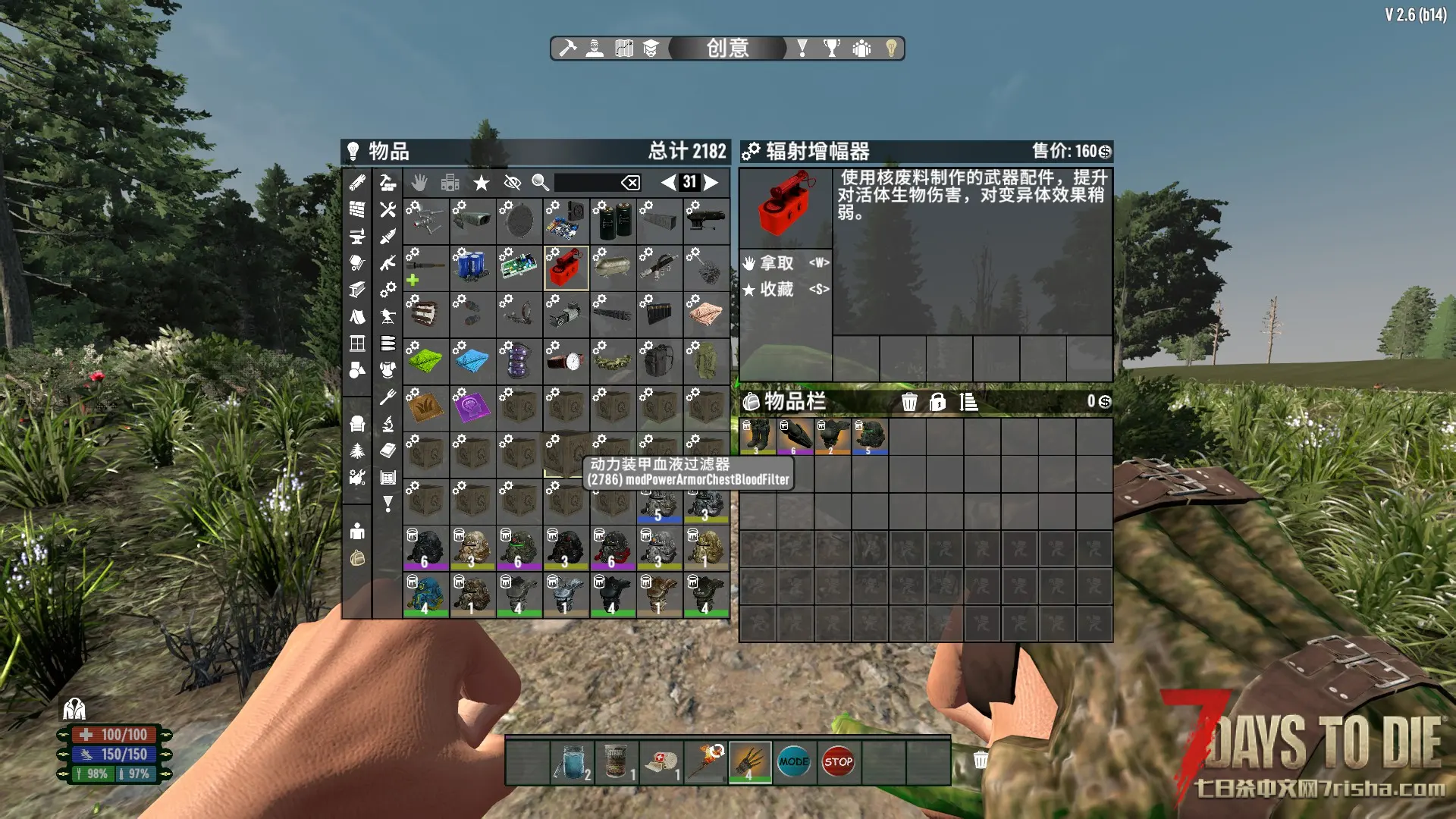
Task: Open the crafting hammer tab
Action: [x=567, y=49]
